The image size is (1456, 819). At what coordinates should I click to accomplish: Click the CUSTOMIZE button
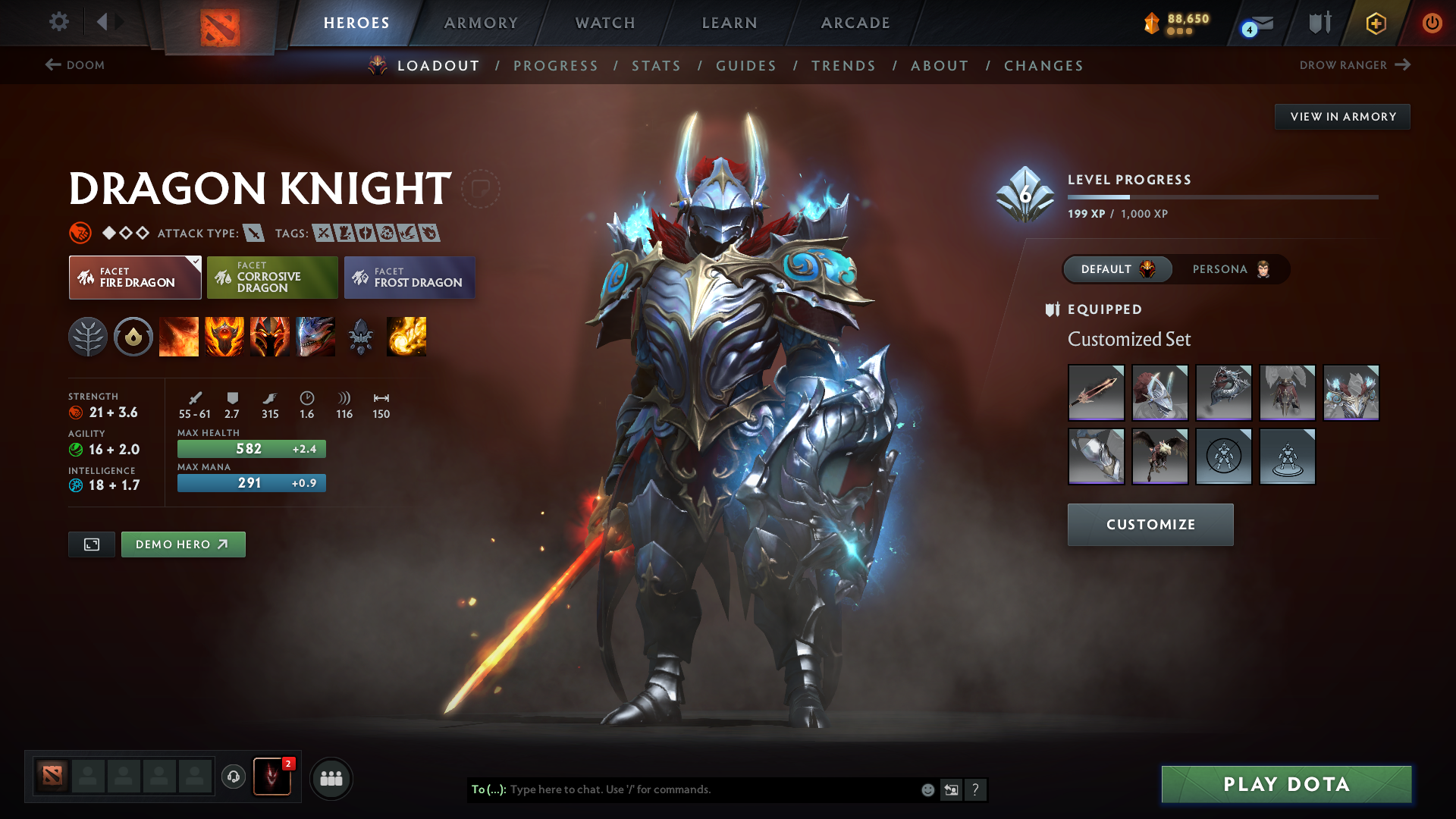click(1150, 524)
